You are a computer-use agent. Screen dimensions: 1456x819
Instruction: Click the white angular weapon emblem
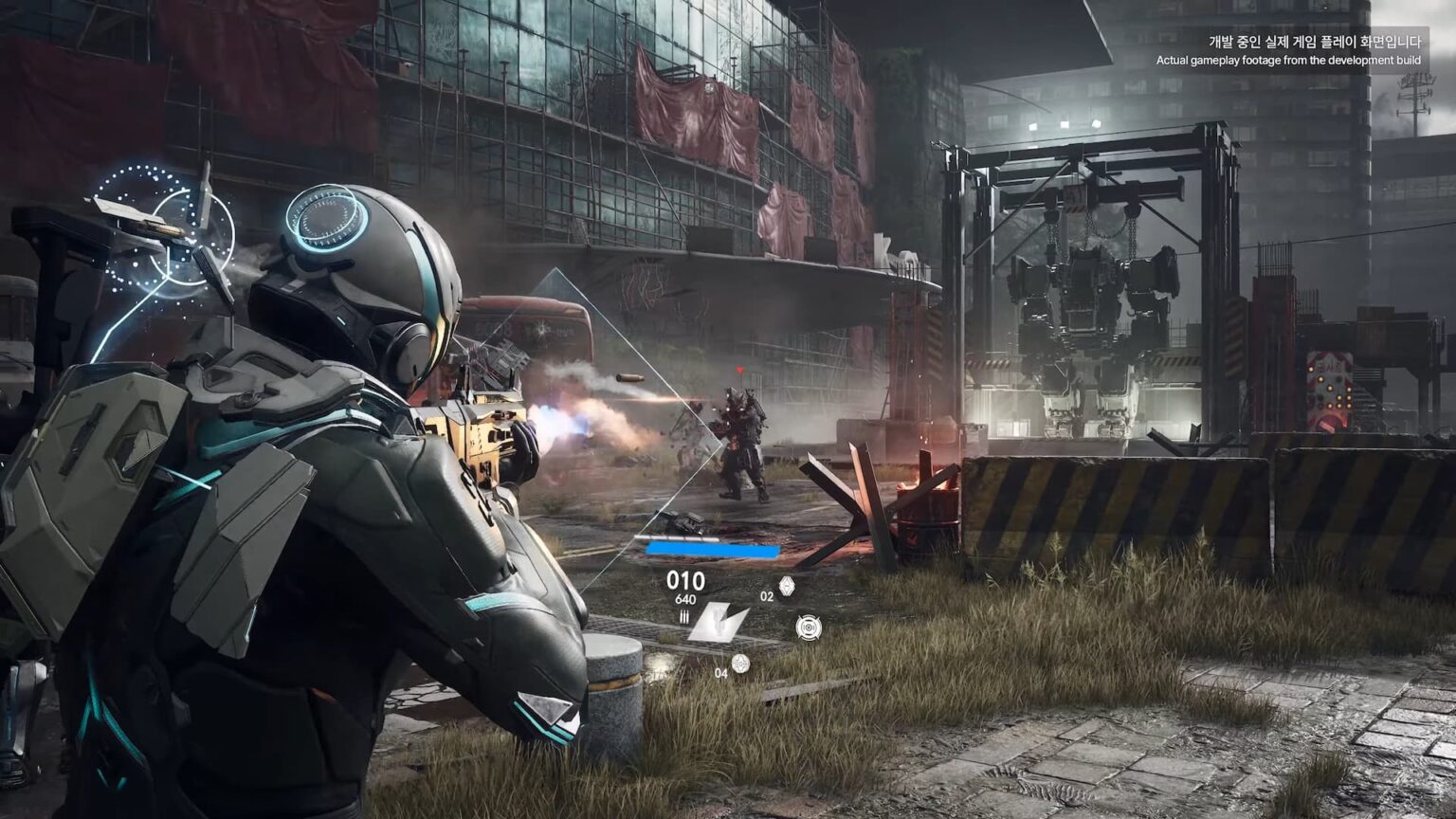pos(718,623)
